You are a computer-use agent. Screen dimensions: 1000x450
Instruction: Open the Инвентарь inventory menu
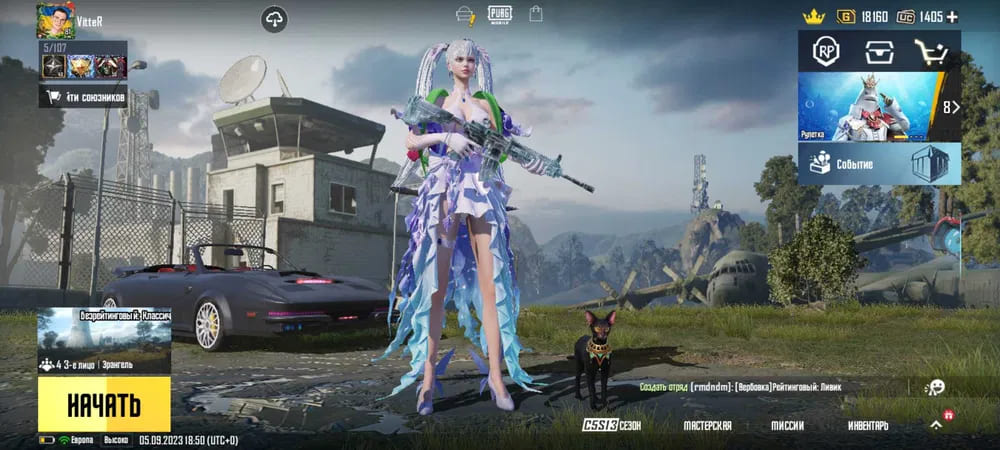(868, 425)
